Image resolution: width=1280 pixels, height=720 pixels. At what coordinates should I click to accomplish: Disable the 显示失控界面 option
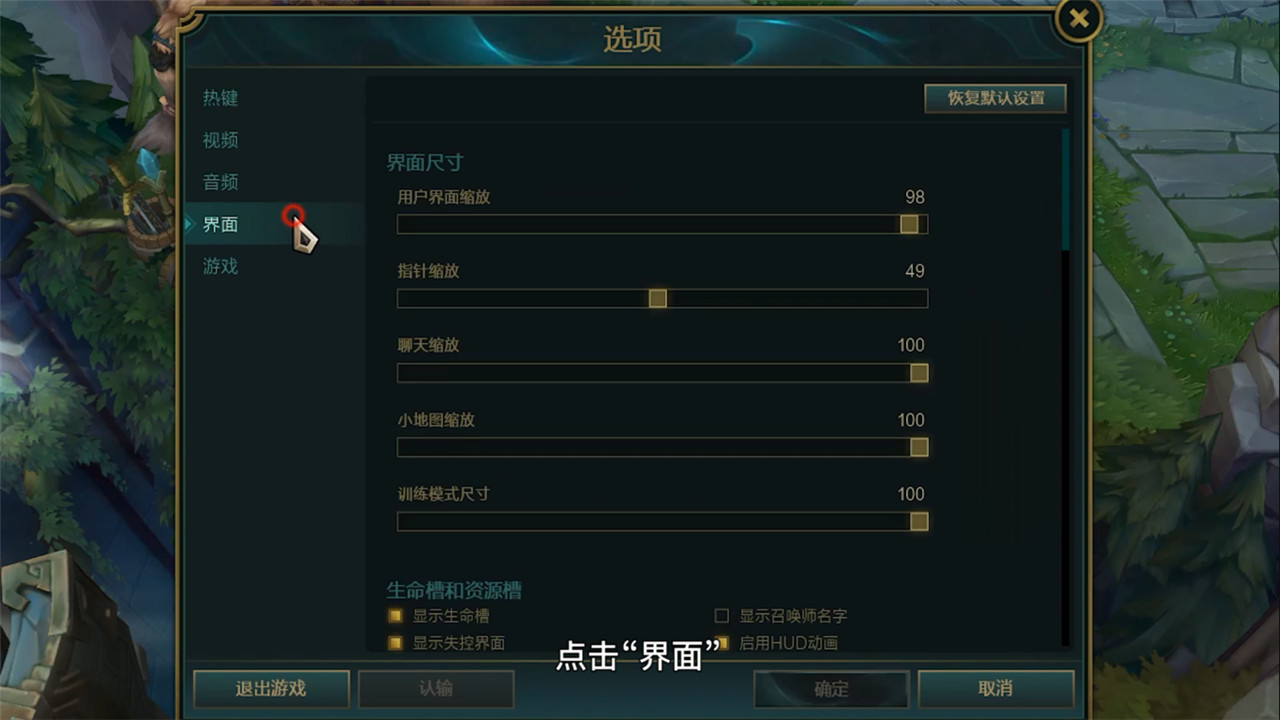pyautogui.click(x=394, y=644)
